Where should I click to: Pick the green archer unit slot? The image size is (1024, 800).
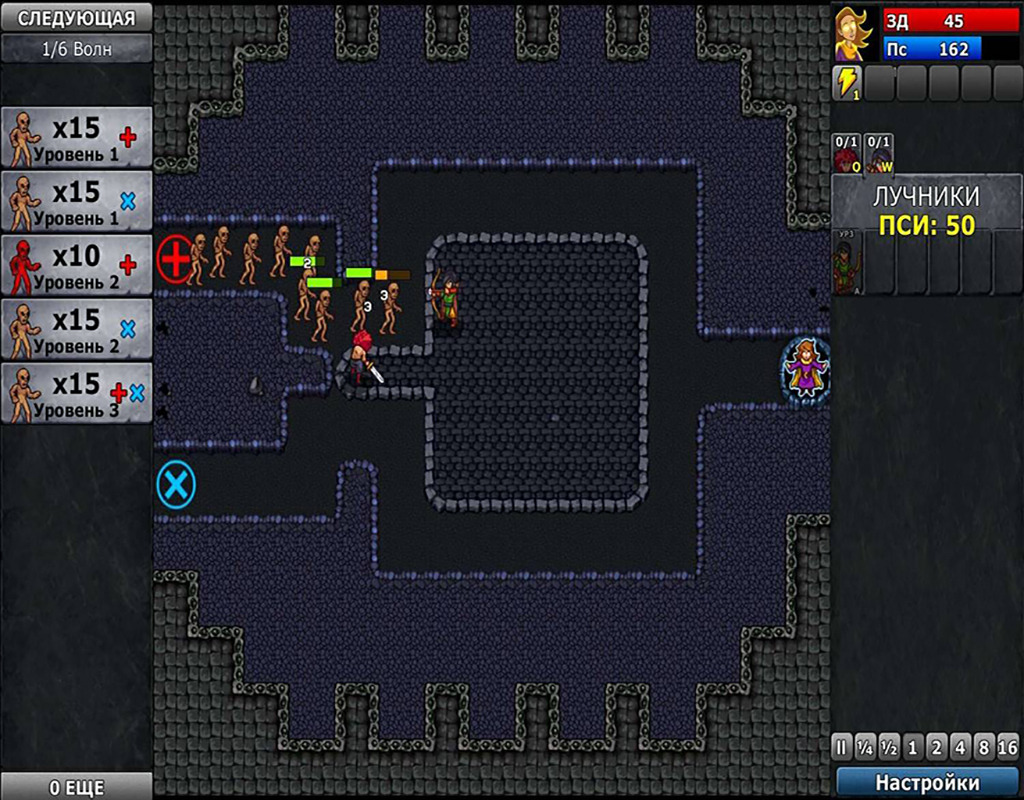(848, 264)
